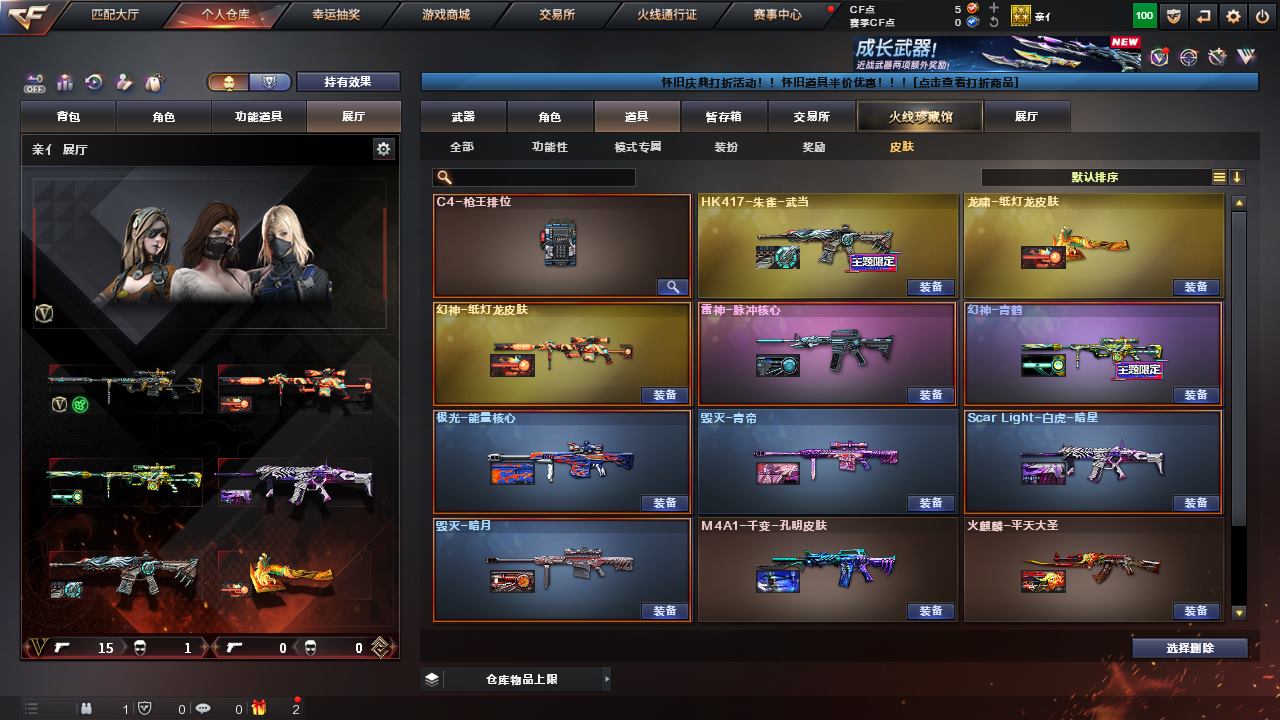This screenshot has width=1280, height=720.
Task: Switch to the 武器 weapons tab
Action: (463, 117)
